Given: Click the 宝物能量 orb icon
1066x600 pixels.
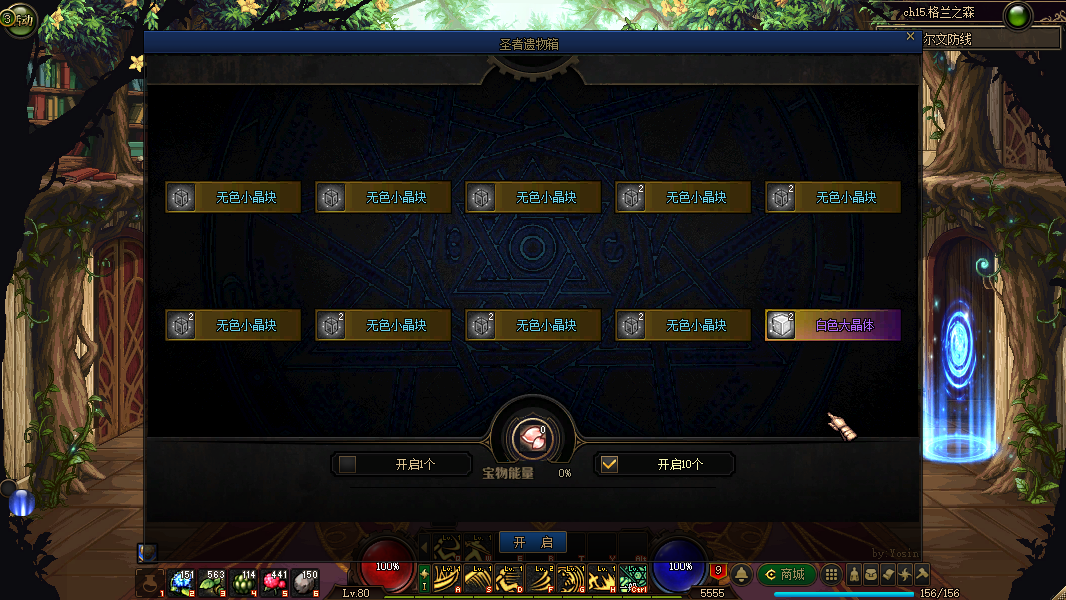Looking at the screenshot, I should [x=532, y=437].
